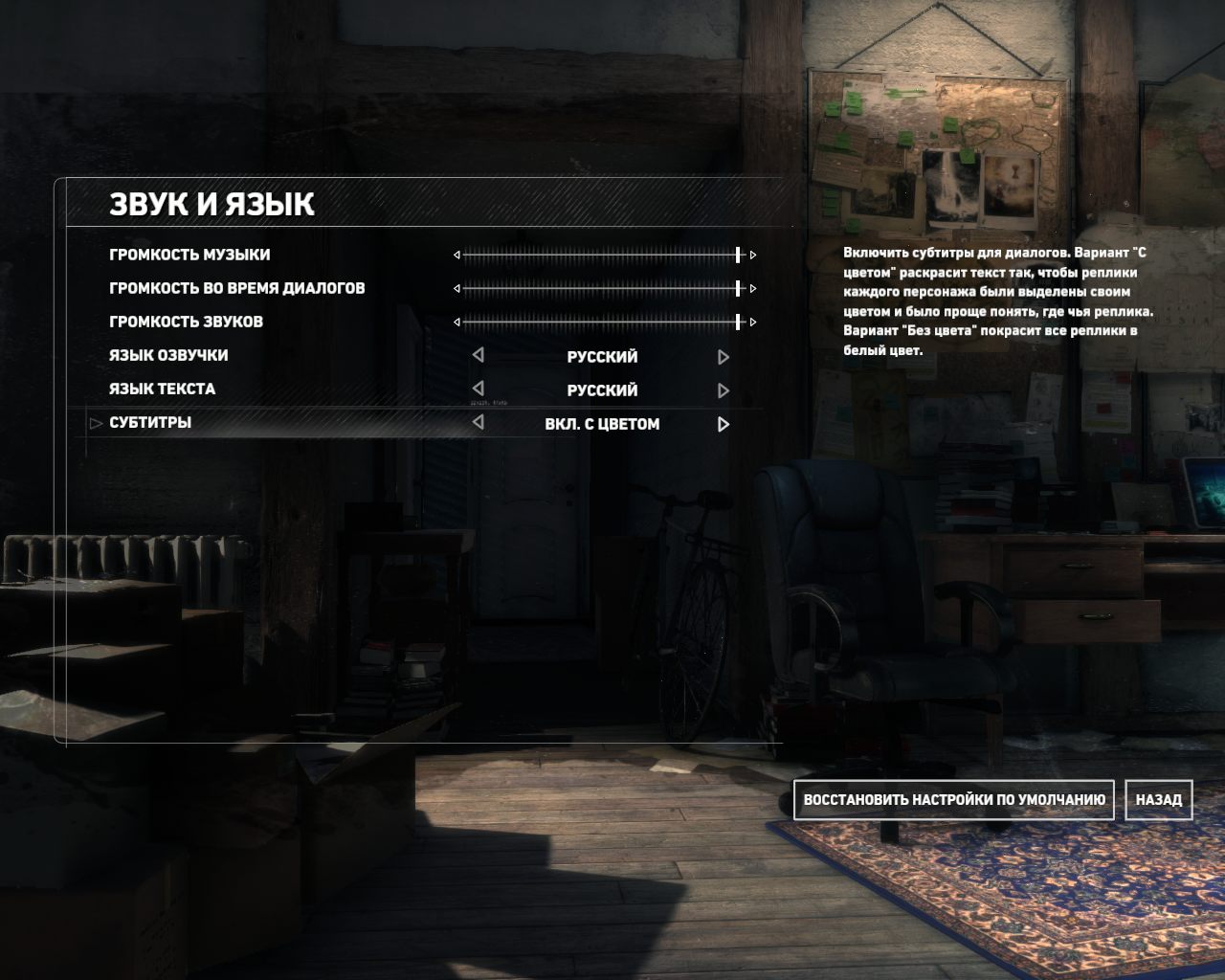This screenshot has width=1225, height=980.
Task: Lower sound effects volume via left arrow
Action: pos(457,322)
